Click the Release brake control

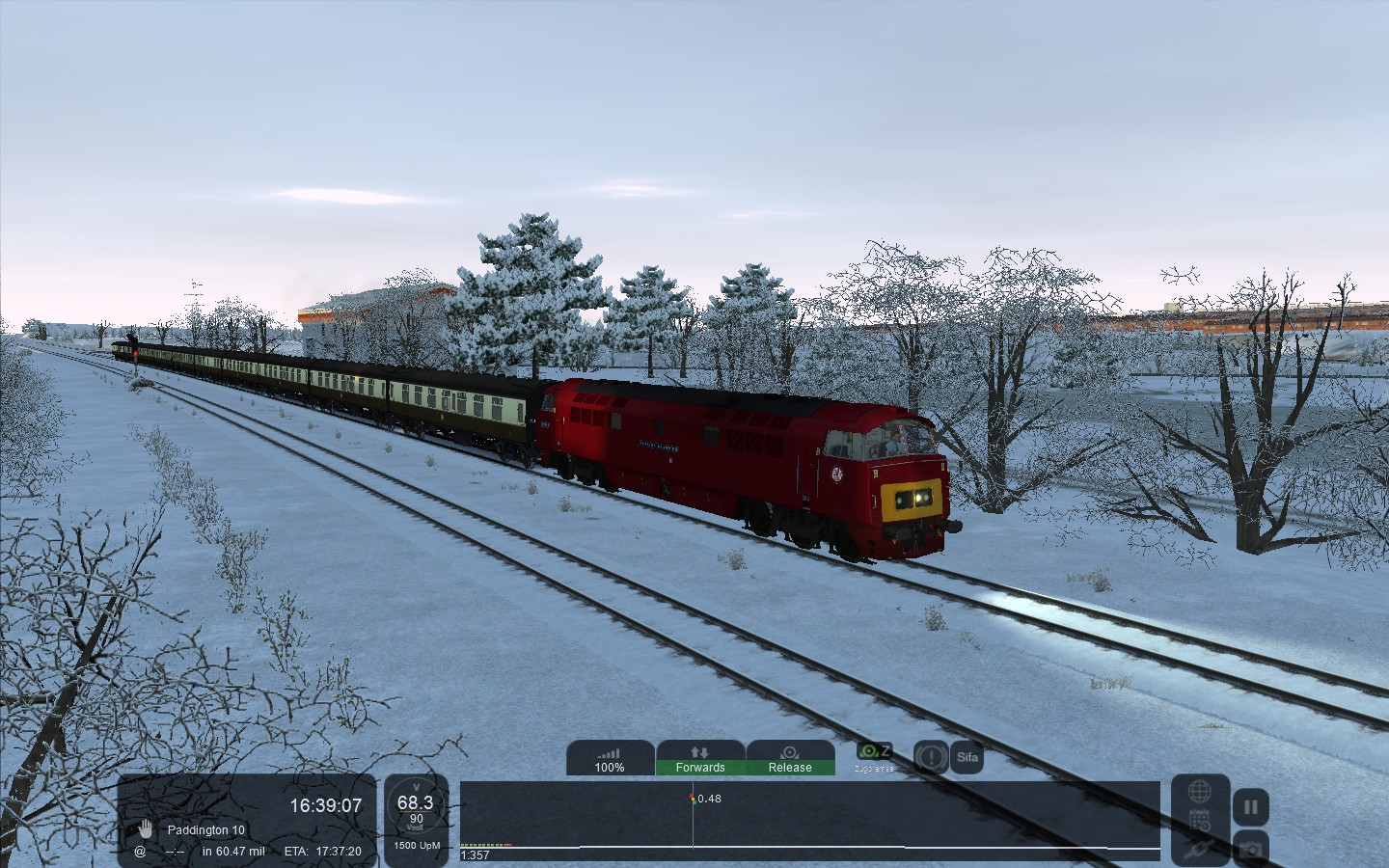point(790,758)
